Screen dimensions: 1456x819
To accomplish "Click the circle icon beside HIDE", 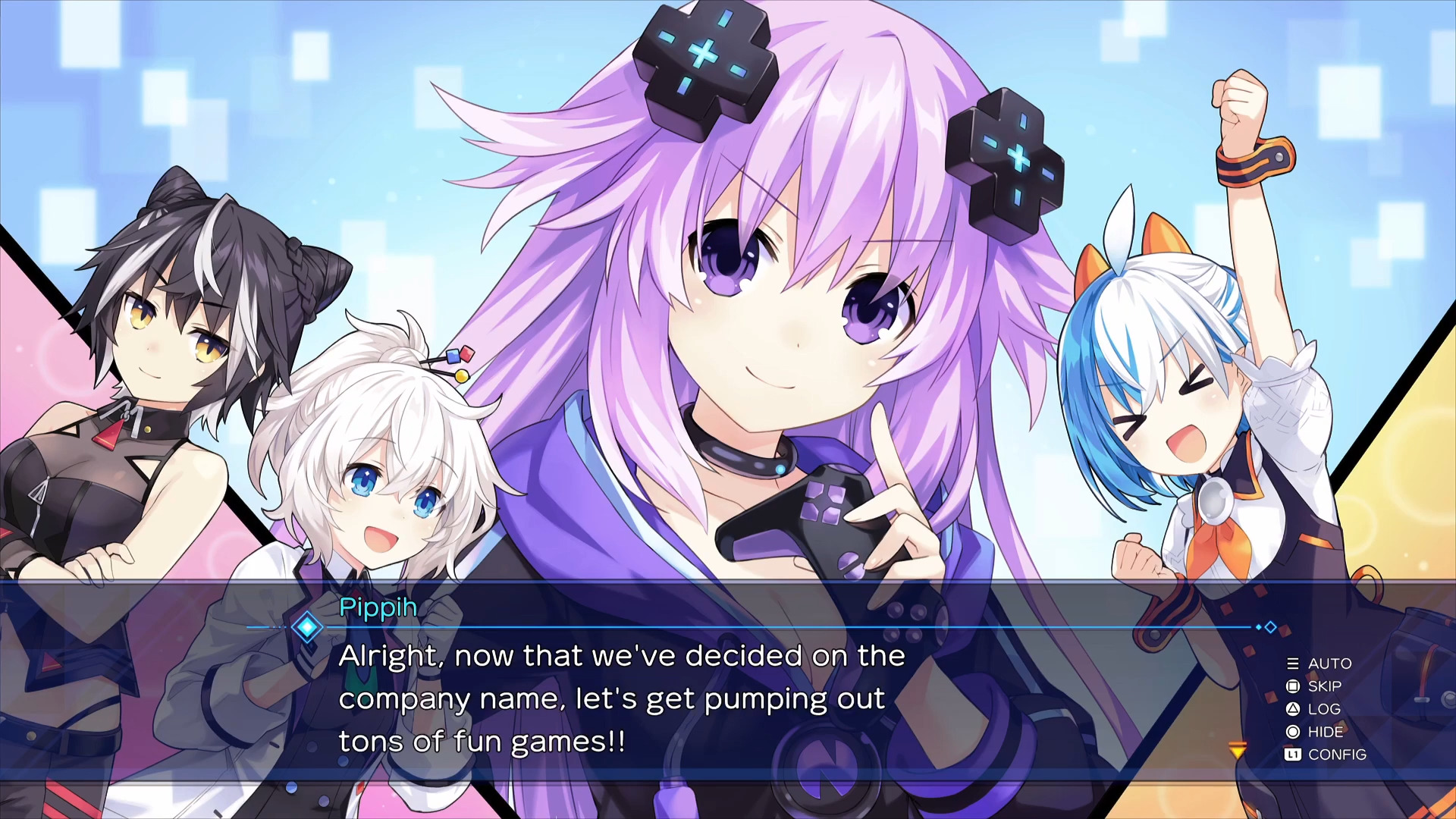I will tap(1293, 732).
